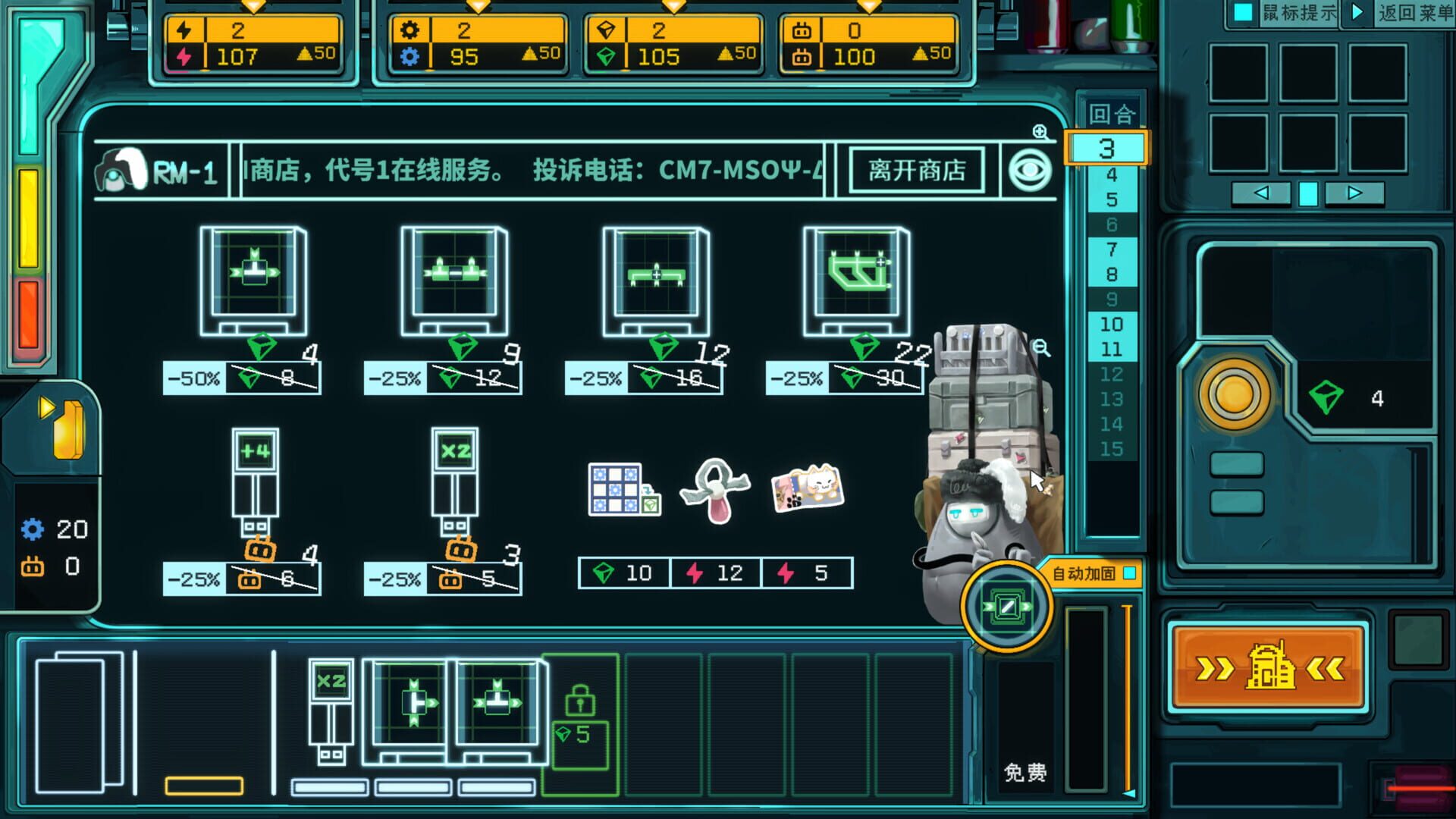Viewport: 1456px width, 819px height.
Task: Select turn 3 in the 回合 list
Action: coord(1107,149)
